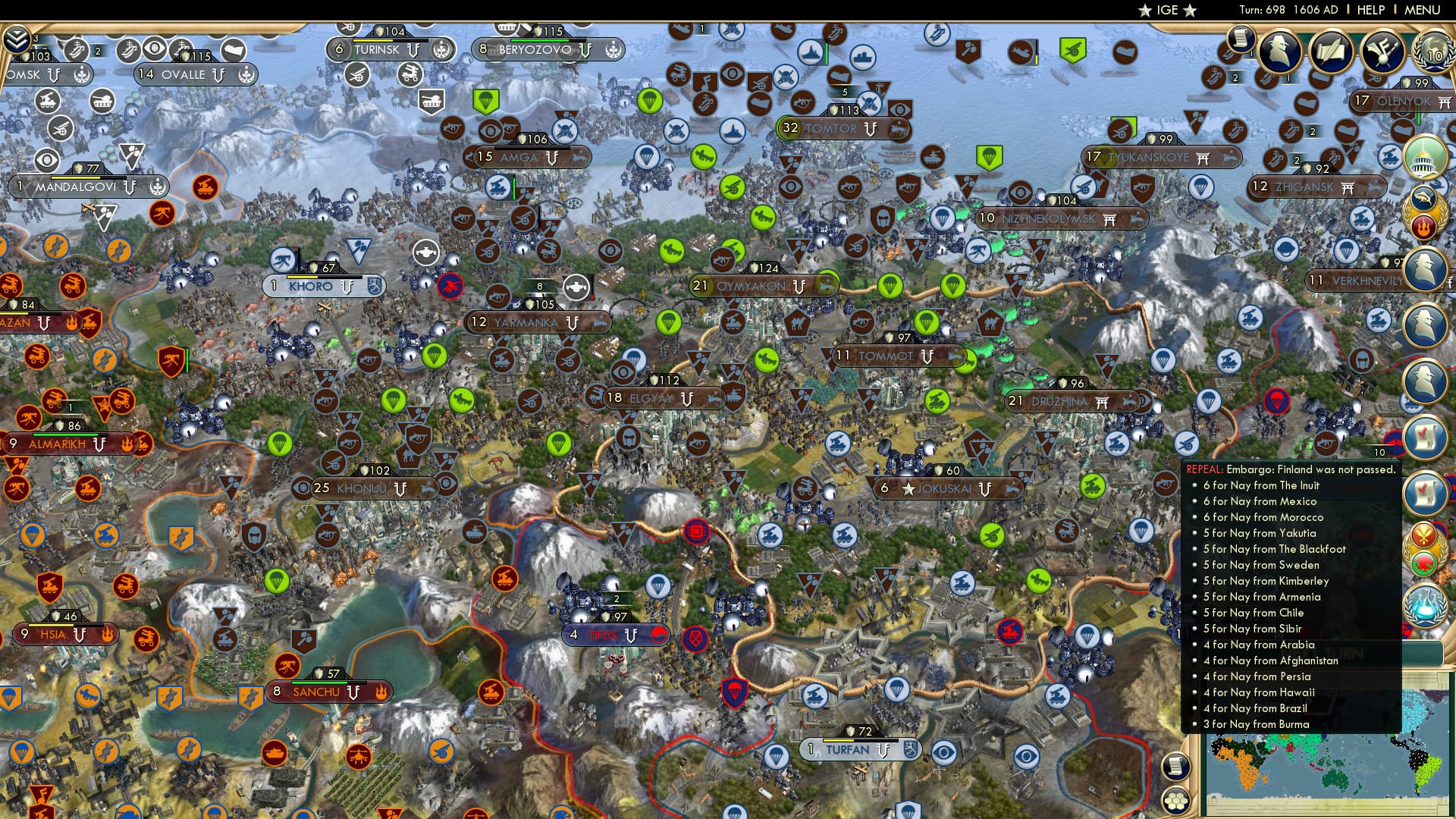Screen dimensions: 1456x819
Task: Click the growth progress bar on Tomtor's banner
Action: [778, 129]
